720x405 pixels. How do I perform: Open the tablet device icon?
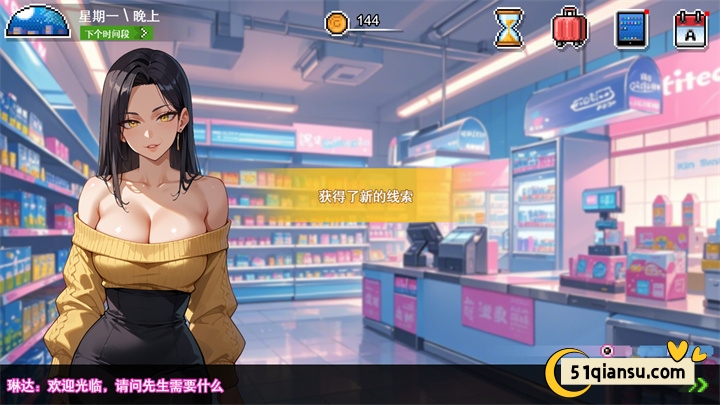[631, 27]
